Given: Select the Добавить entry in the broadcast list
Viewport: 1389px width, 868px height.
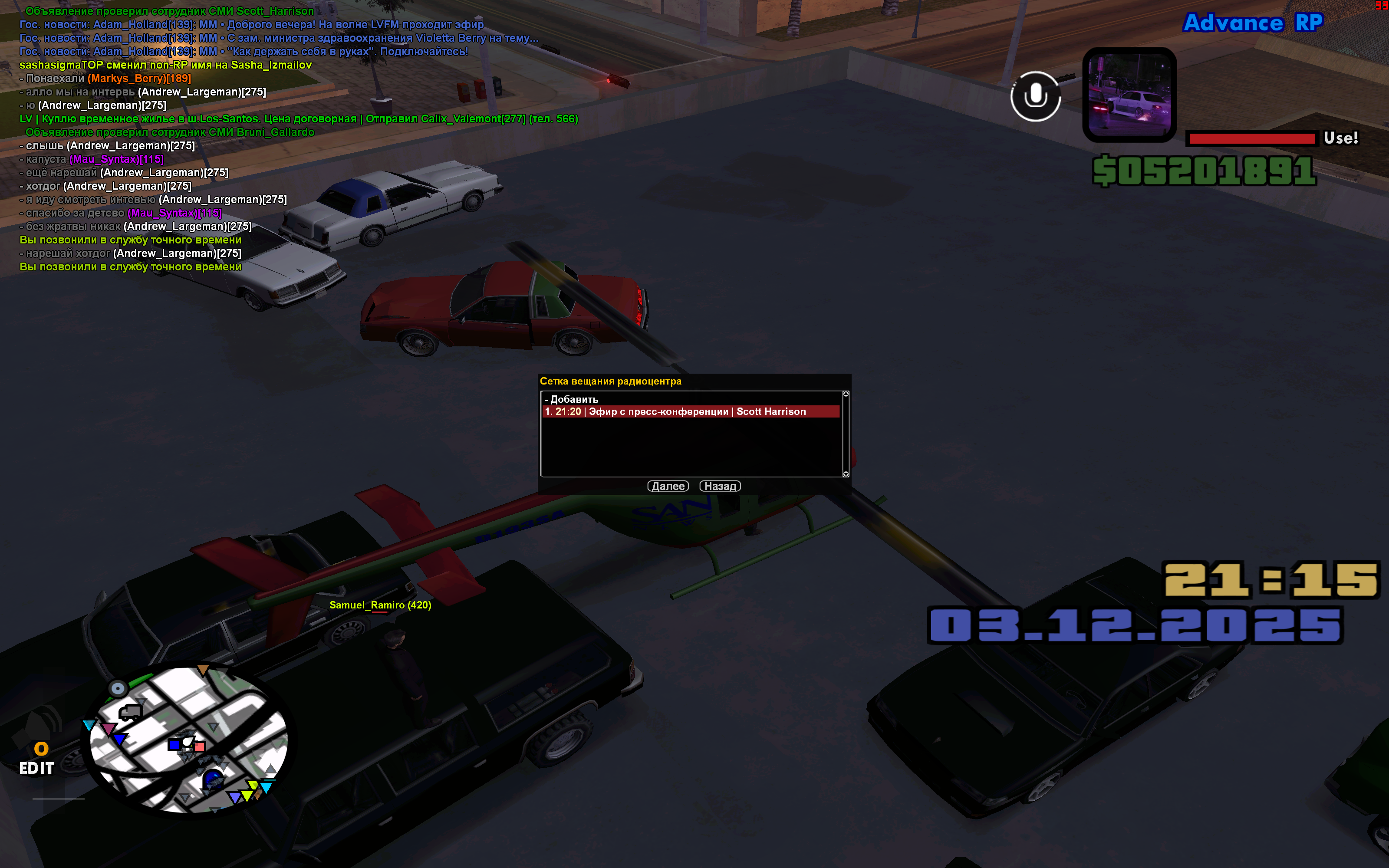Looking at the screenshot, I should tap(574, 400).
